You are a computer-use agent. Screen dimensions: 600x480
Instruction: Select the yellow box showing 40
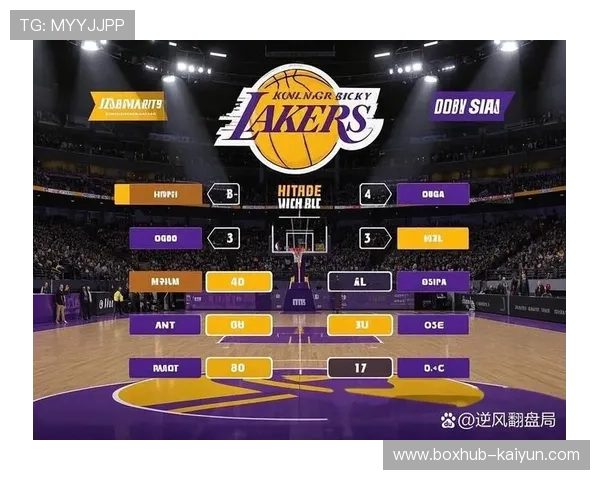tap(238, 281)
